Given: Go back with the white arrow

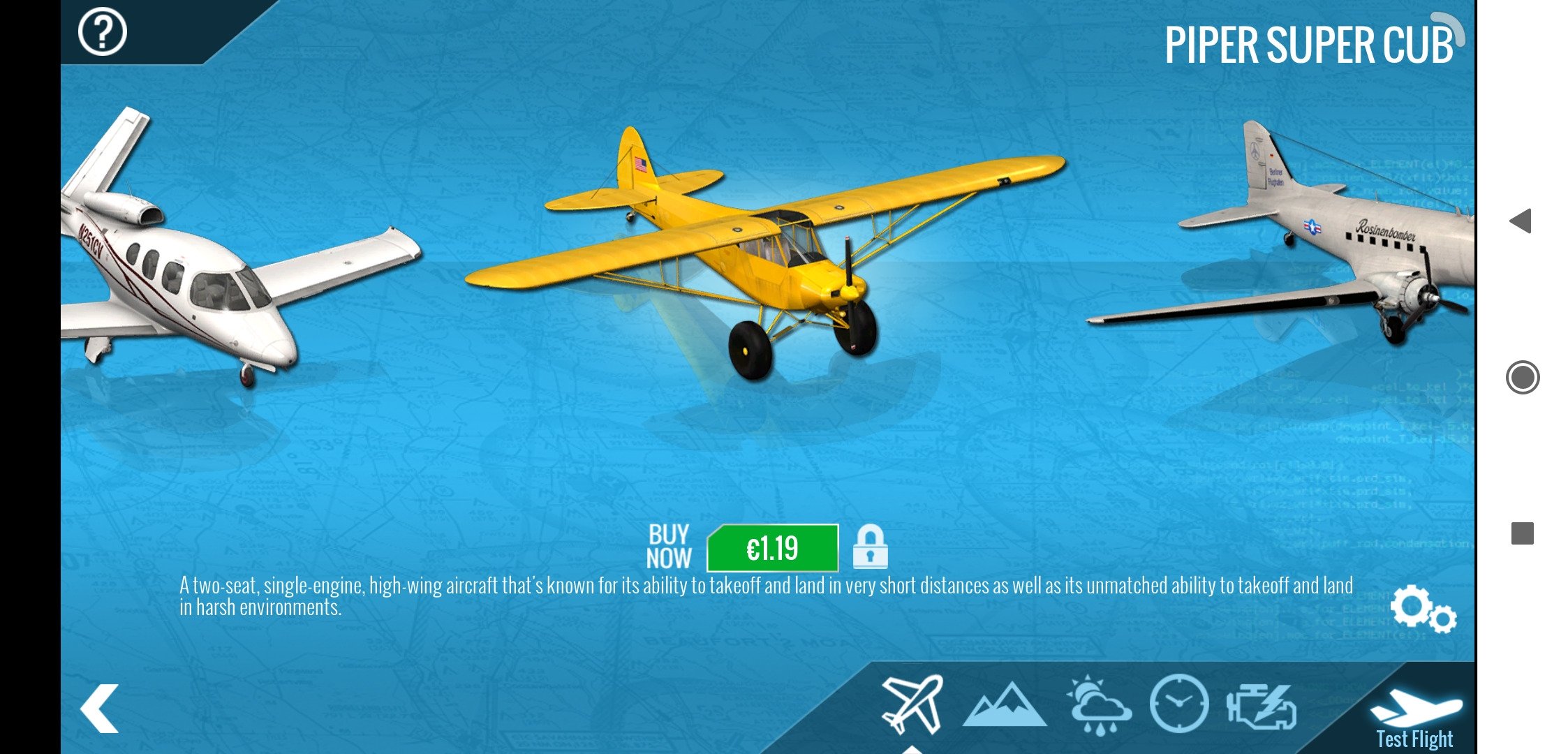Looking at the screenshot, I should 100,708.
